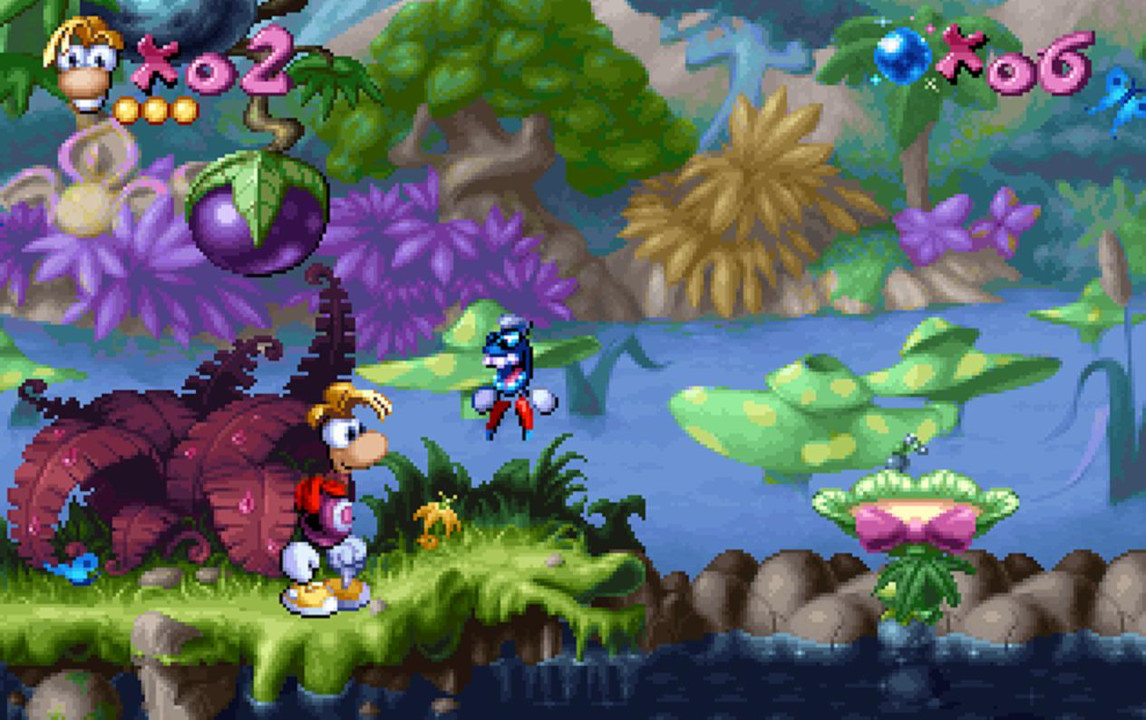This screenshot has height=720, width=1146.
Task: Click Rayman's face lives icon
Action: coord(86,64)
